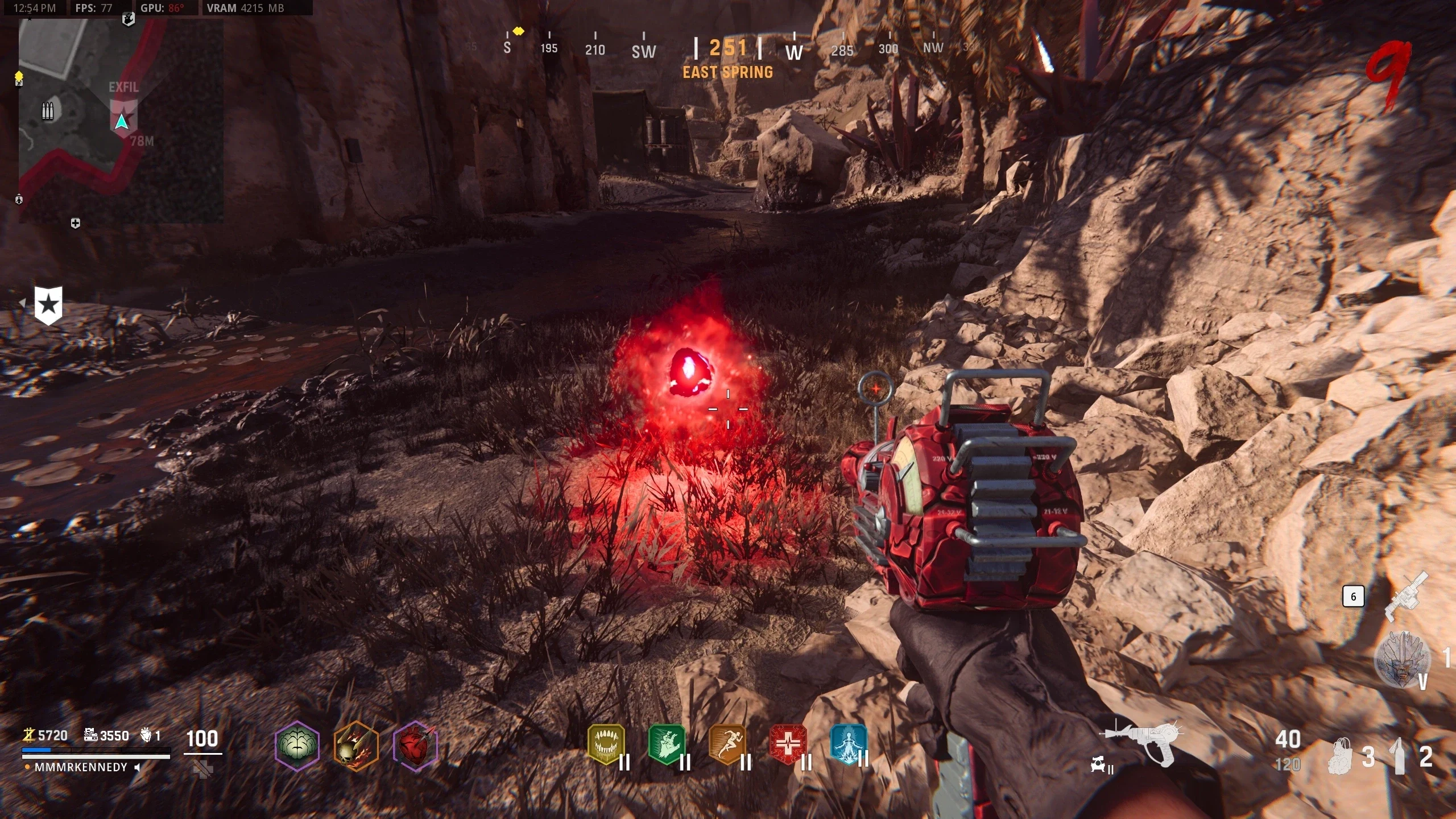Click the Pack-a-Punch tier icon beside weapon

tap(1100, 766)
